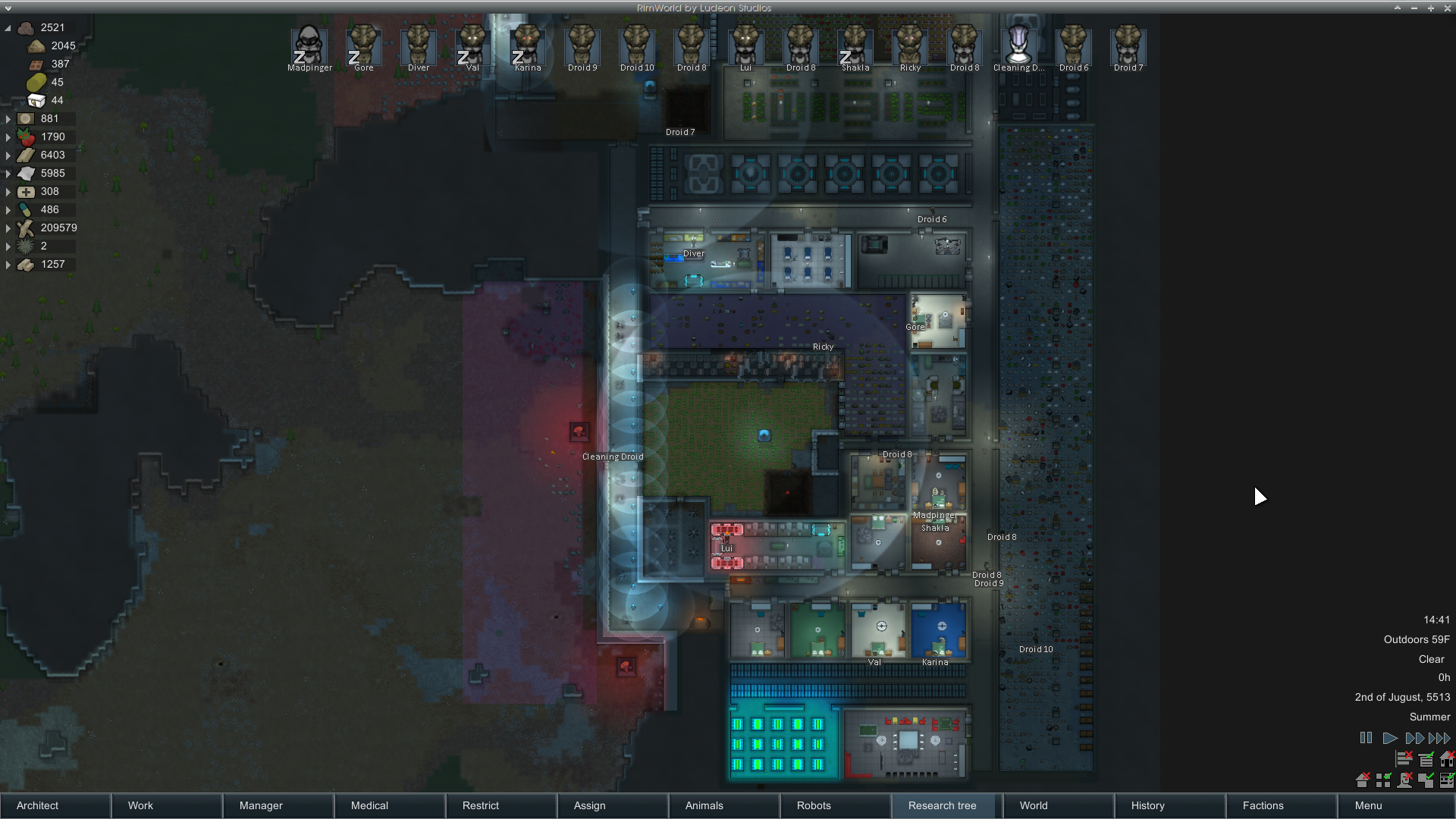This screenshot has height=819, width=1456.
Task: Show the Assign tab
Action: (x=613, y=805)
